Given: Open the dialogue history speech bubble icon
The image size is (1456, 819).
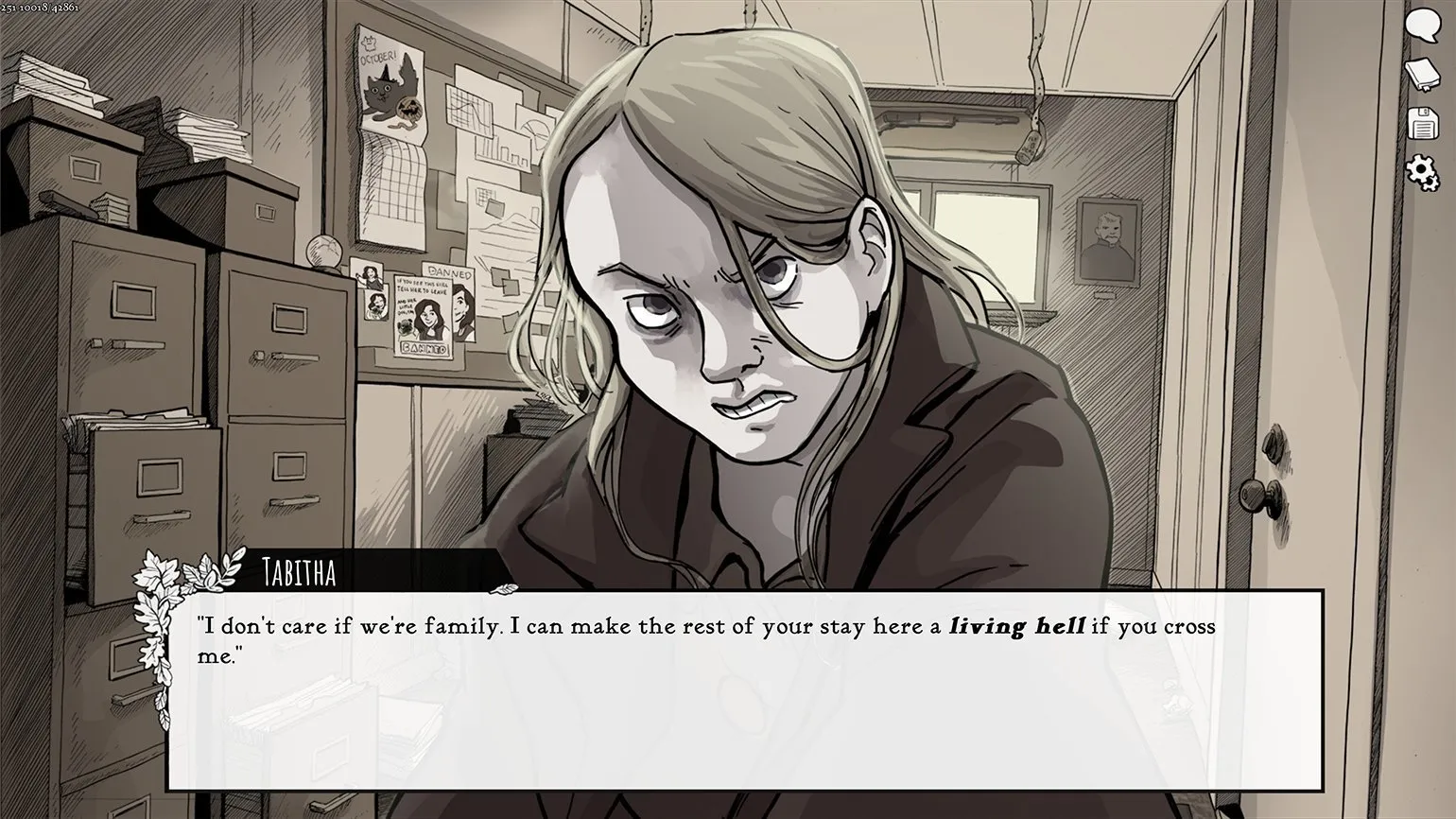Looking at the screenshot, I should 1421,26.
